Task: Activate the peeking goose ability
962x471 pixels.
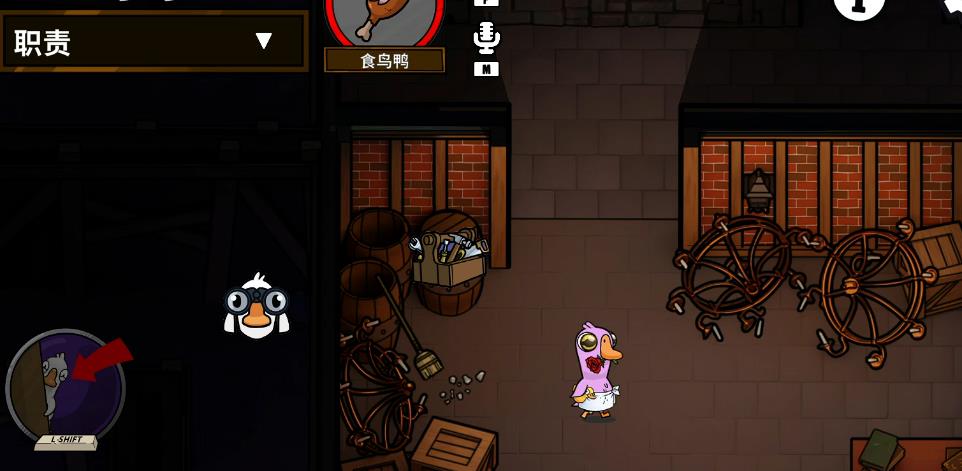Action: [66, 387]
